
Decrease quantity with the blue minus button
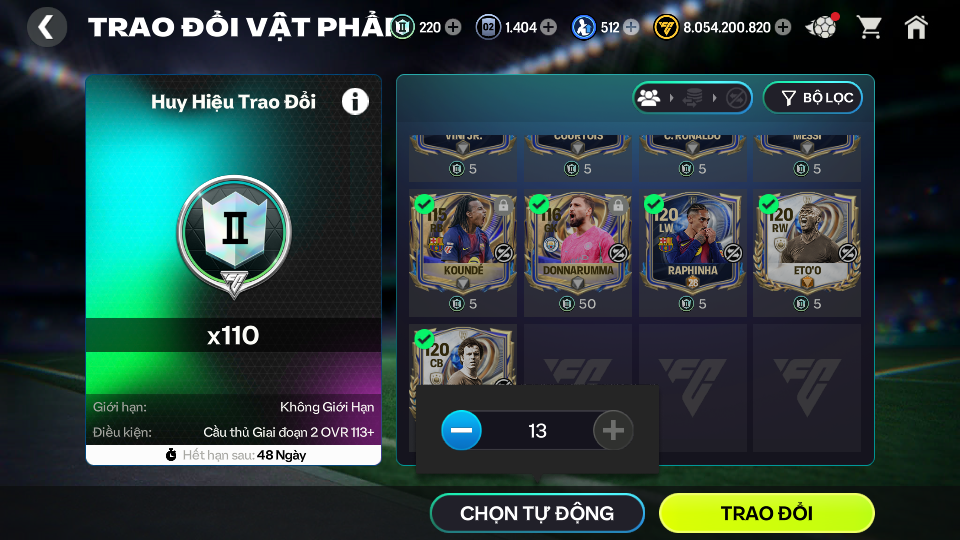tap(461, 431)
